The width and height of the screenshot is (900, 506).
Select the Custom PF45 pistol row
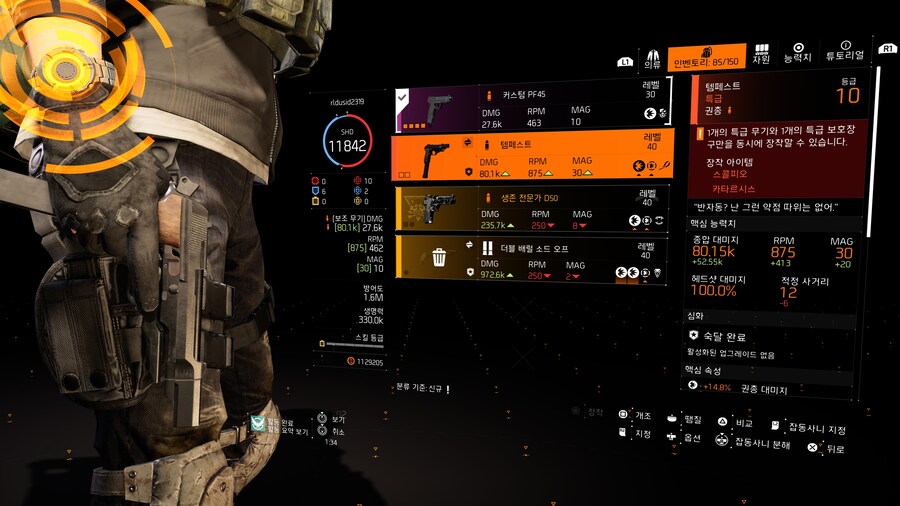coord(530,108)
